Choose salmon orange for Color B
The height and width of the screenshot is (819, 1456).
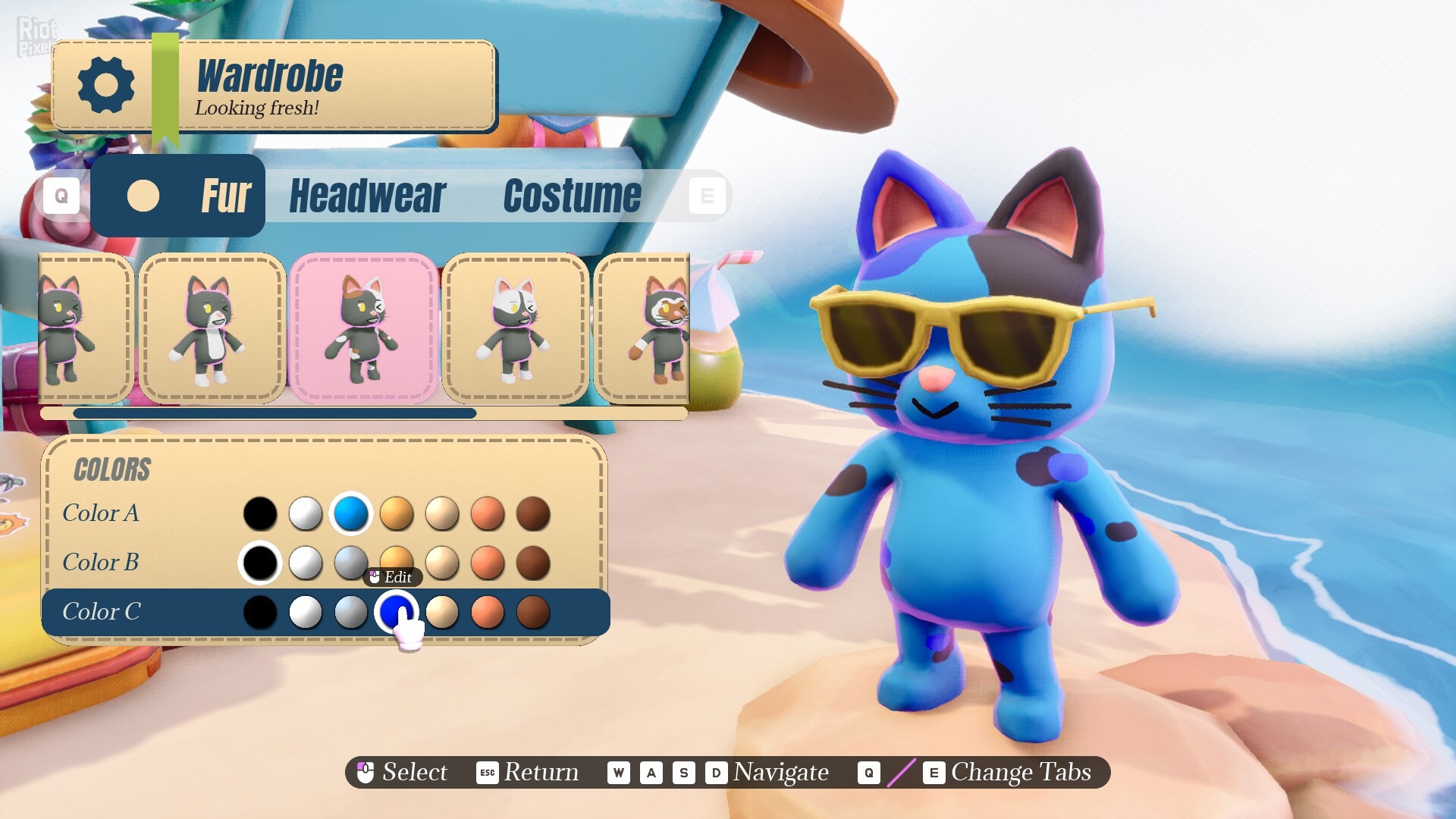pos(488,563)
